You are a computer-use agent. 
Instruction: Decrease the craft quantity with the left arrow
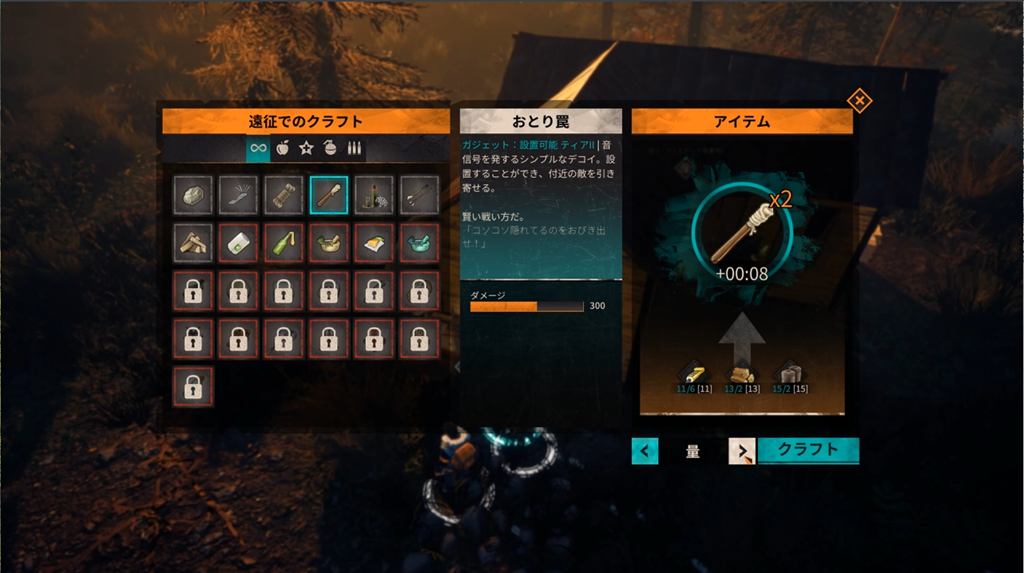(645, 451)
